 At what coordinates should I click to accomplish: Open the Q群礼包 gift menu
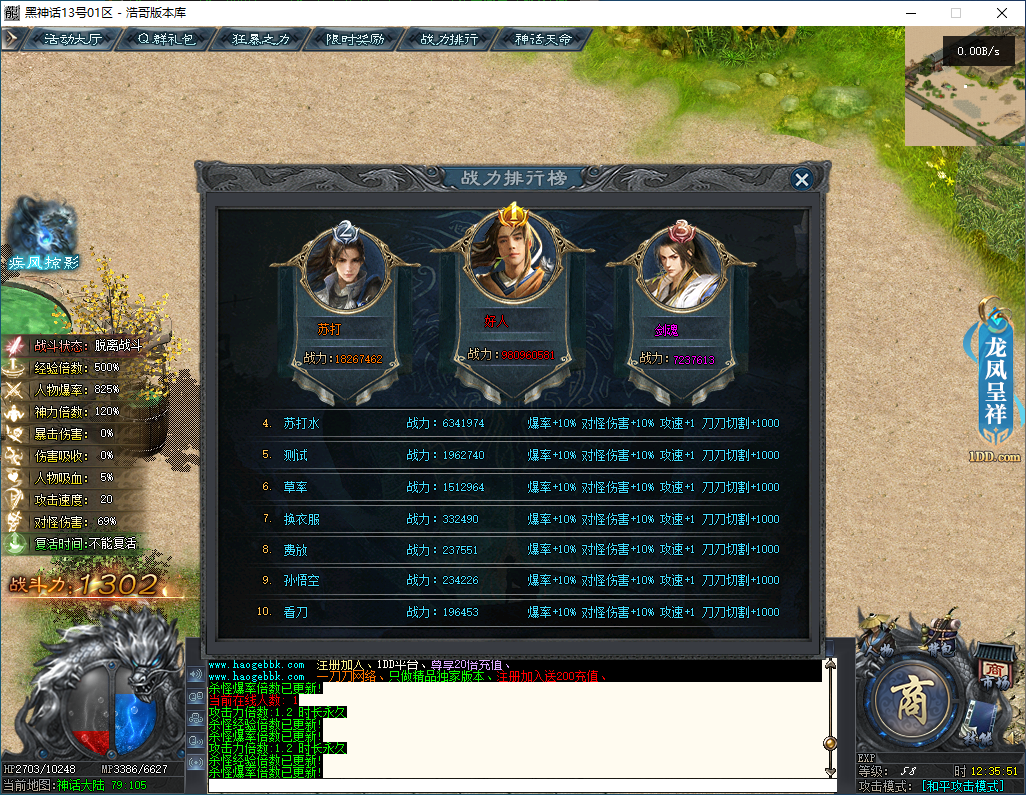[x=166, y=40]
